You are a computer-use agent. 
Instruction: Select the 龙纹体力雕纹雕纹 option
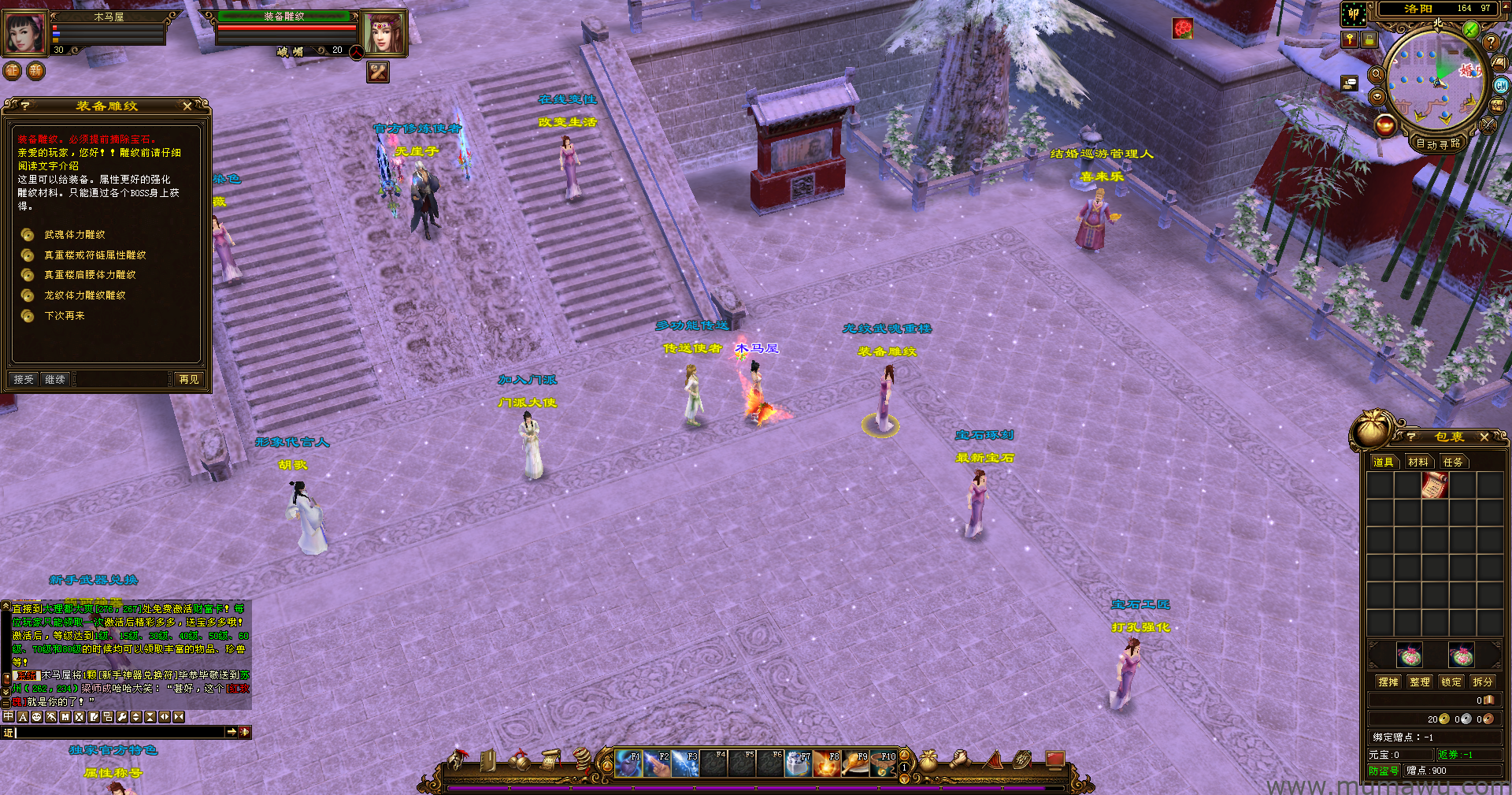(84, 295)
